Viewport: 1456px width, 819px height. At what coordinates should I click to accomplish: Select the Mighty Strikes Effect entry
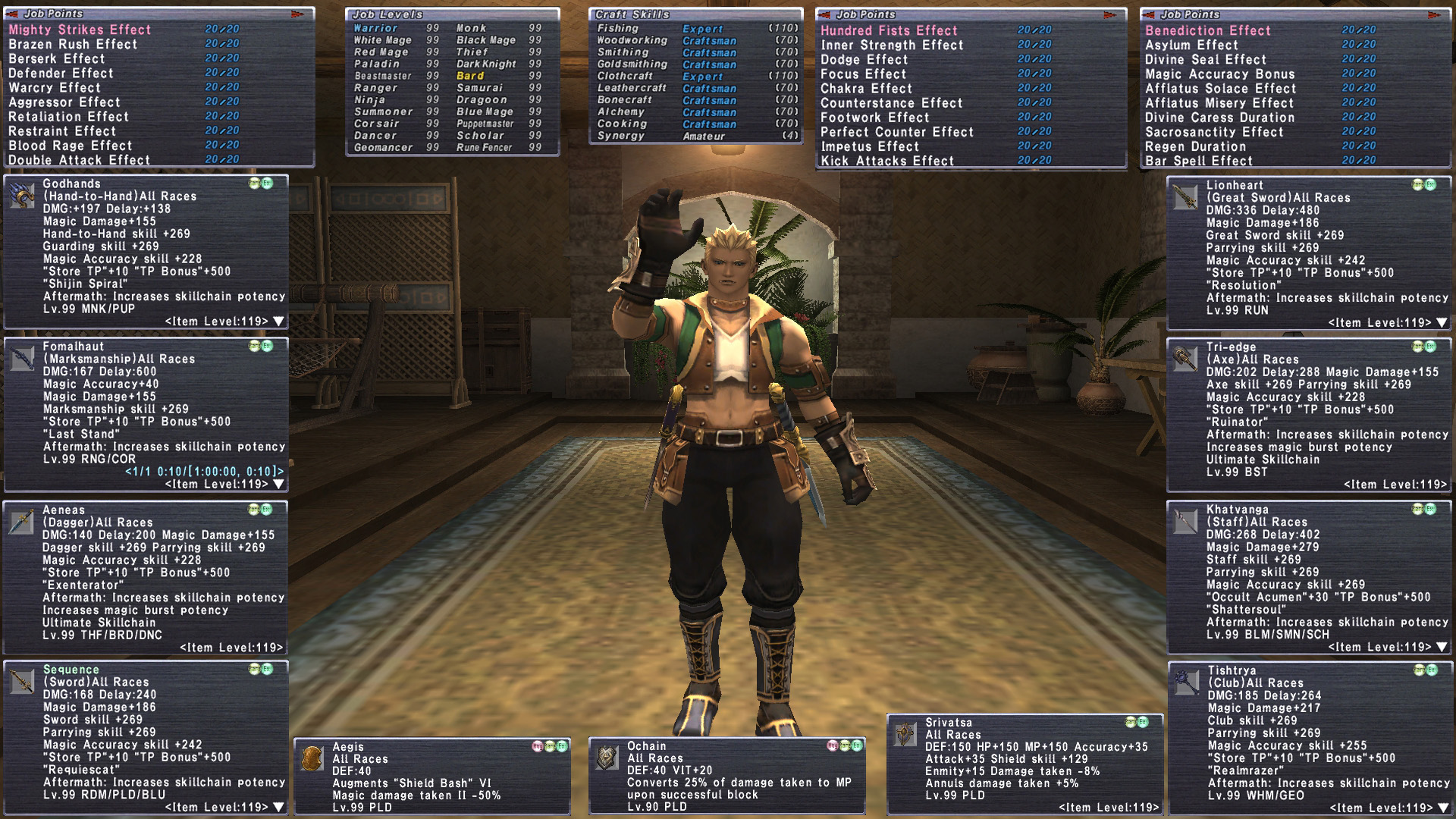[80, 30]
